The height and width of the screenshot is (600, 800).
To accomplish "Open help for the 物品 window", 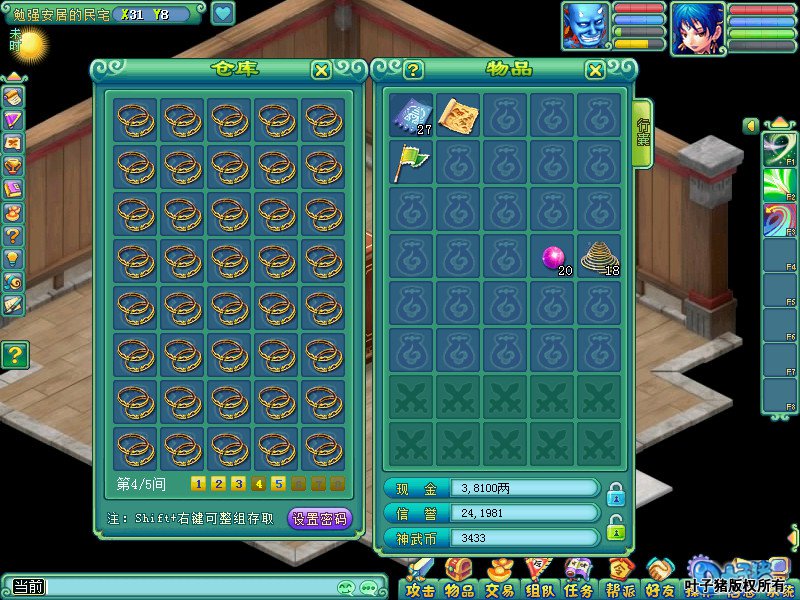I will [413, 70].
